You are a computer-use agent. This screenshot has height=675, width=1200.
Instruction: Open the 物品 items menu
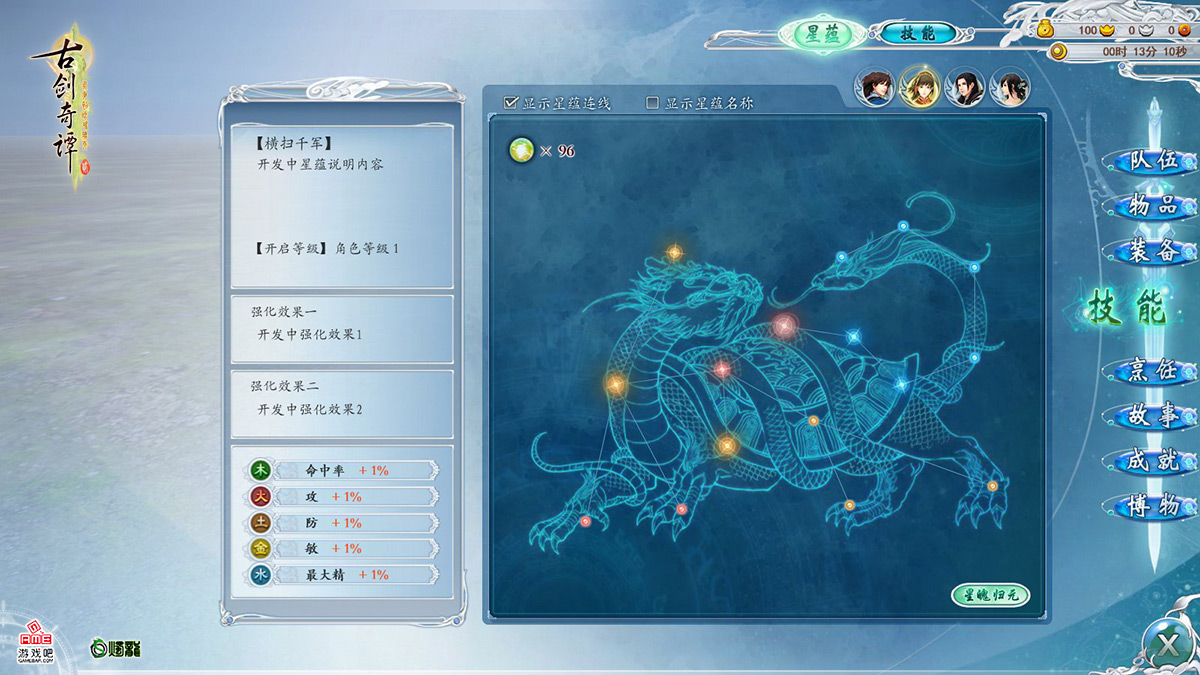[x=1152, y=207]
